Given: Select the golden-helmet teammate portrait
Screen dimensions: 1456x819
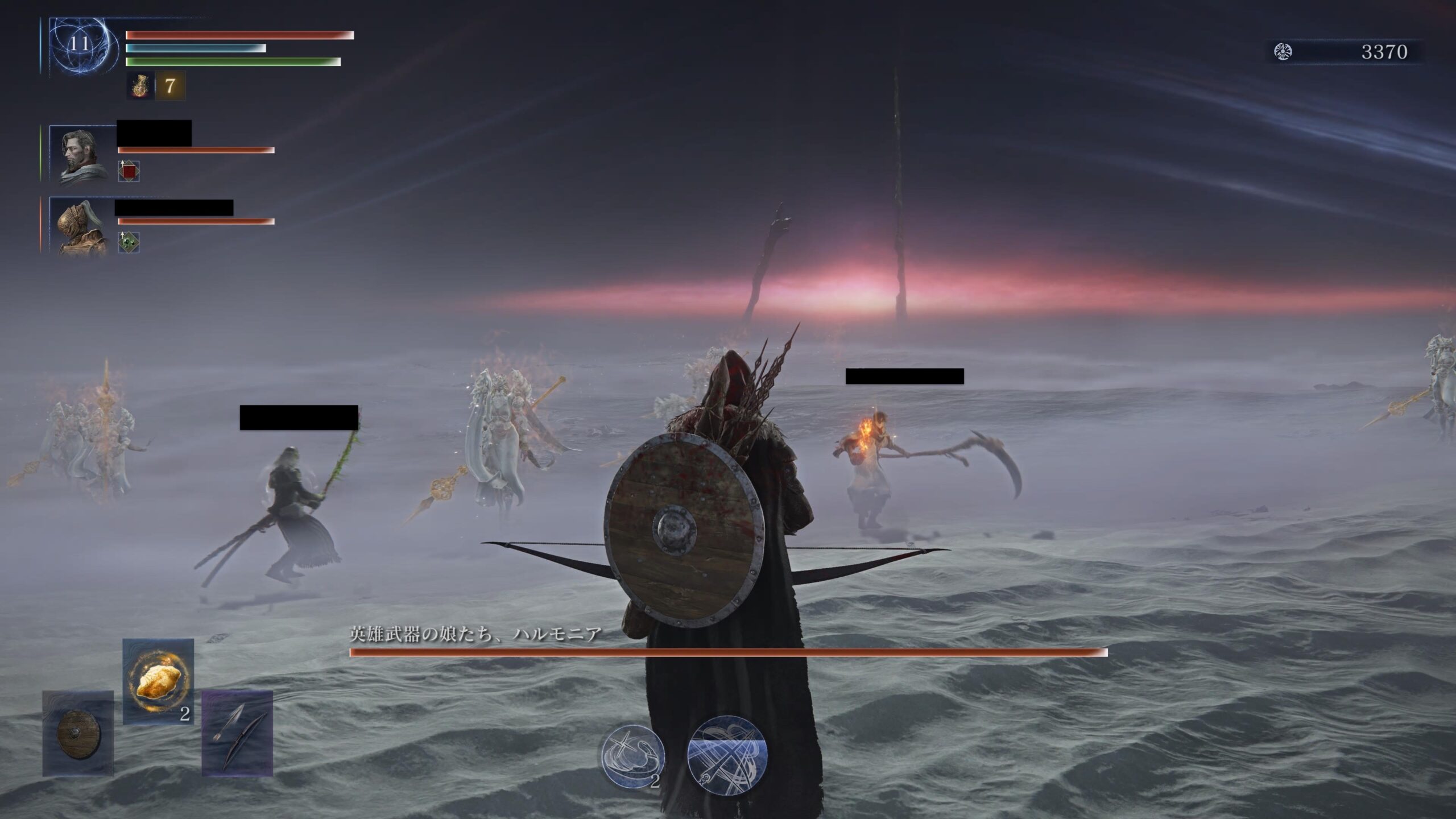Looking at the screenshot, I should (x=82, y=225).
